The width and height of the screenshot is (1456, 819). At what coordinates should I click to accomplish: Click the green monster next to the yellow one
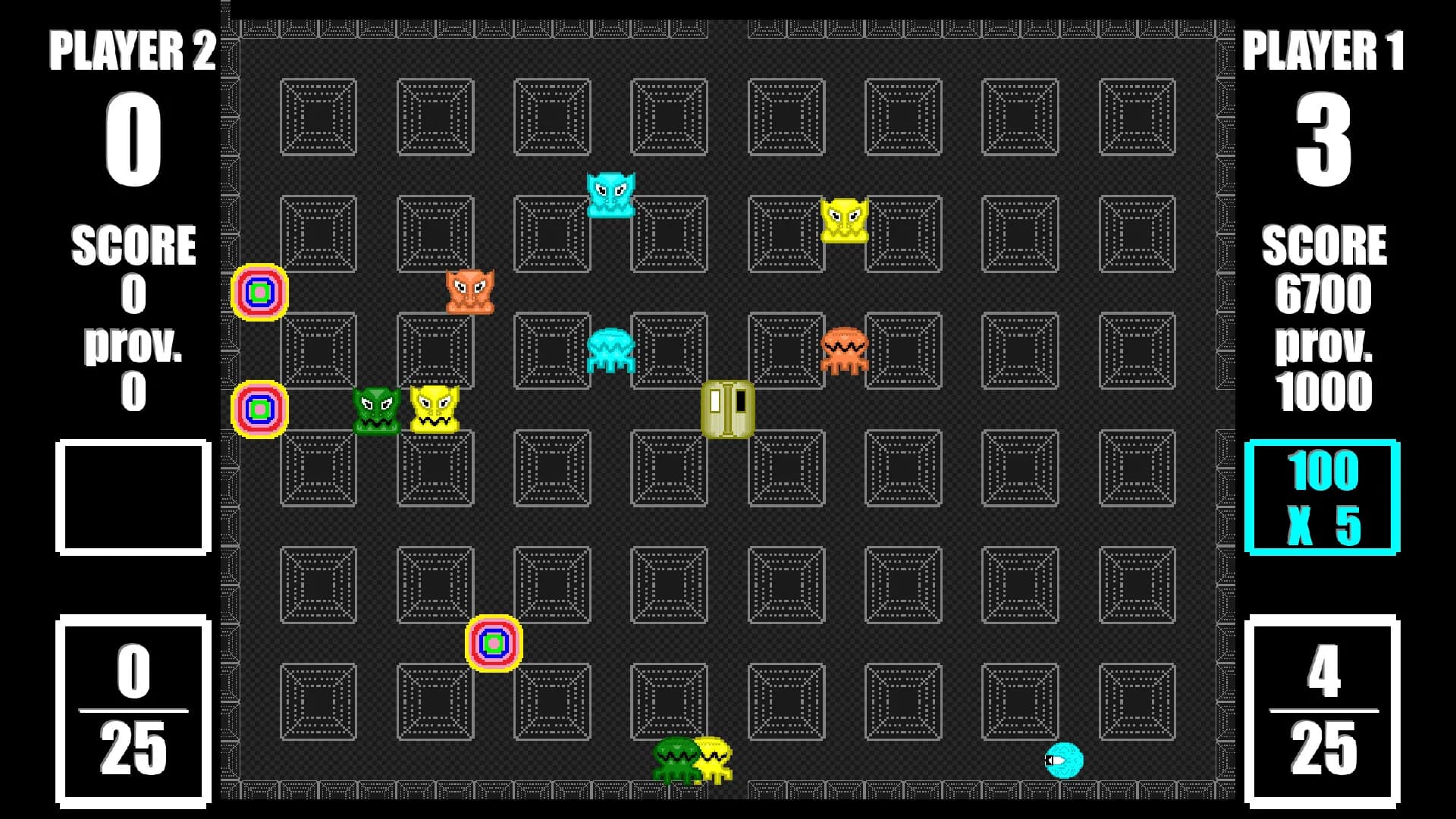click(x=377, y=409)
